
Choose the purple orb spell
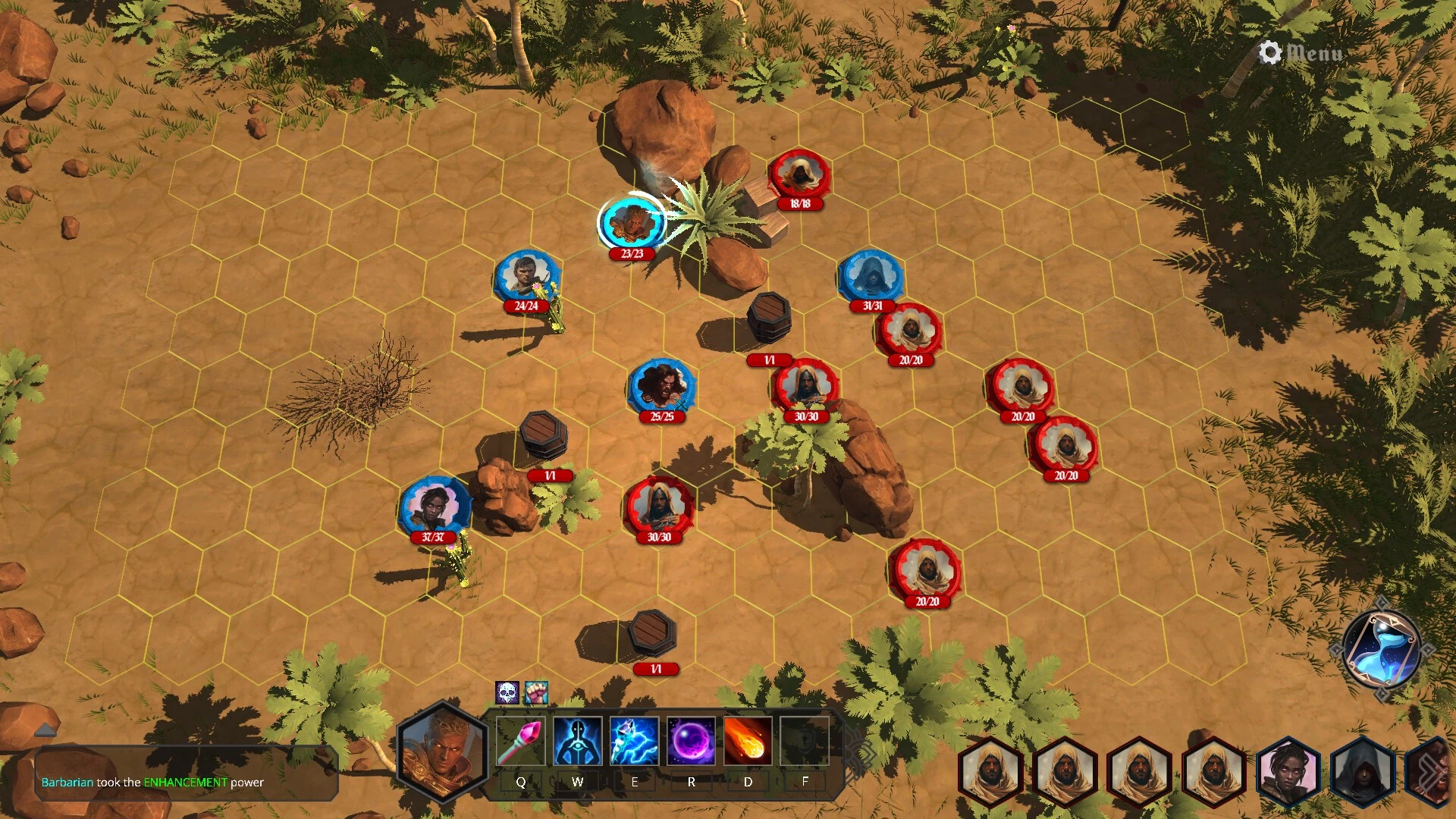click(691, 741)
